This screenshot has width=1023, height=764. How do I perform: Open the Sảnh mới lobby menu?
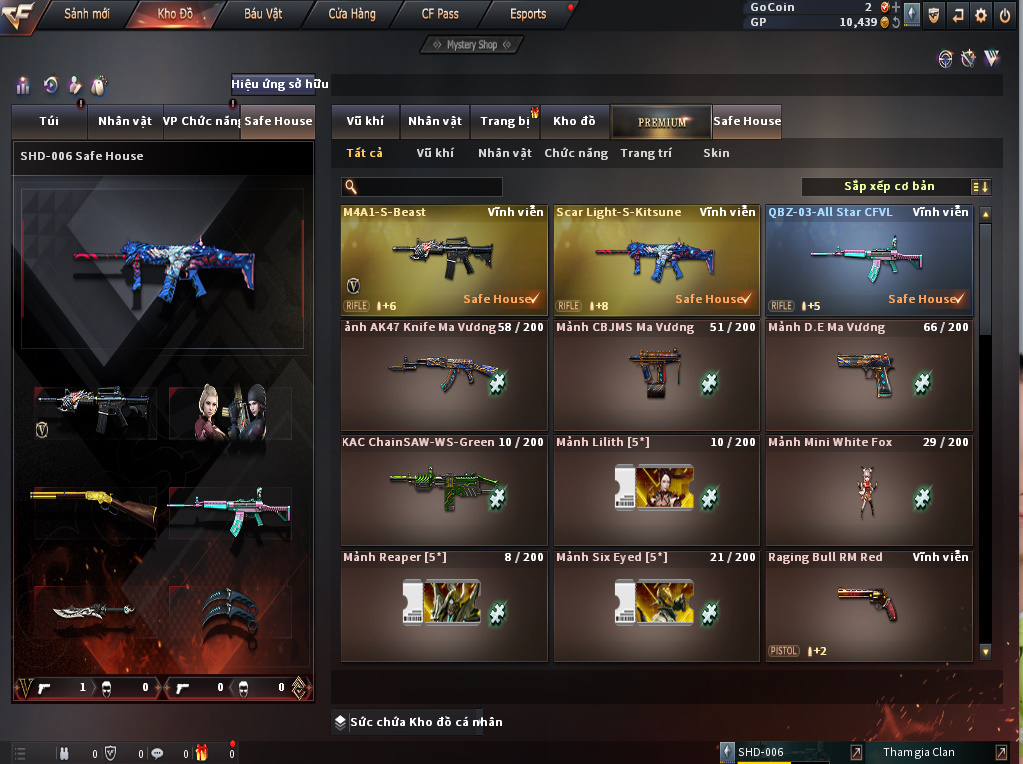(x=87, y=14)
